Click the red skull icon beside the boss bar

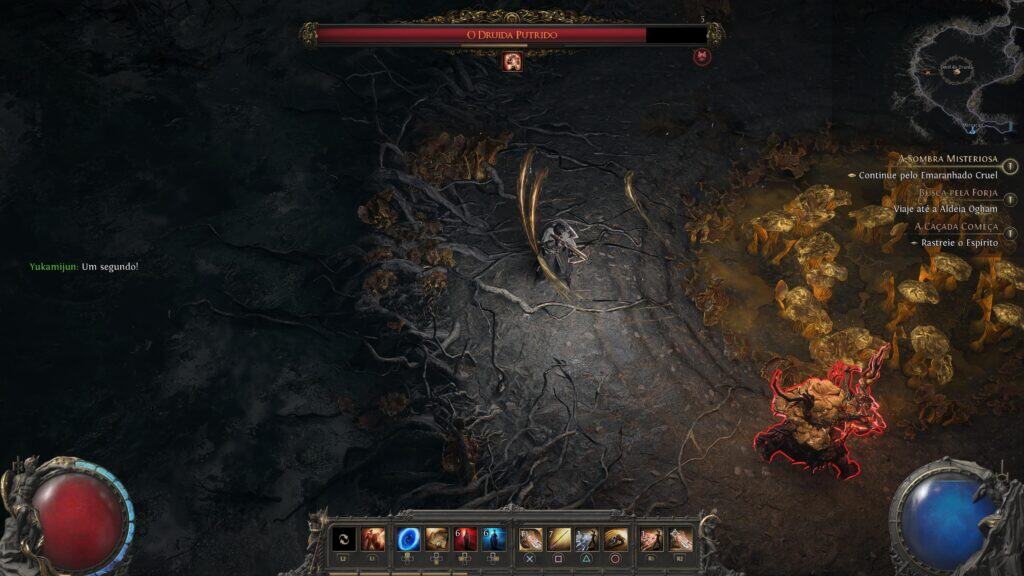point(702,56)
